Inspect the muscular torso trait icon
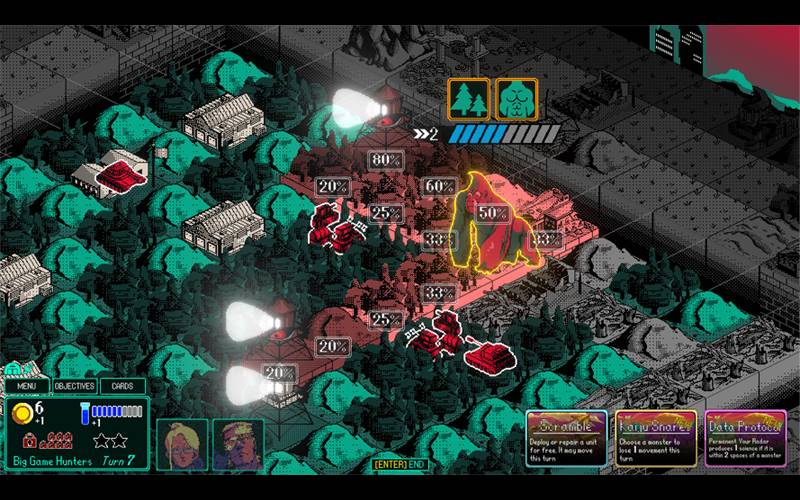The width and height of the screenshot is (800, 500). [x=517, y=100]
